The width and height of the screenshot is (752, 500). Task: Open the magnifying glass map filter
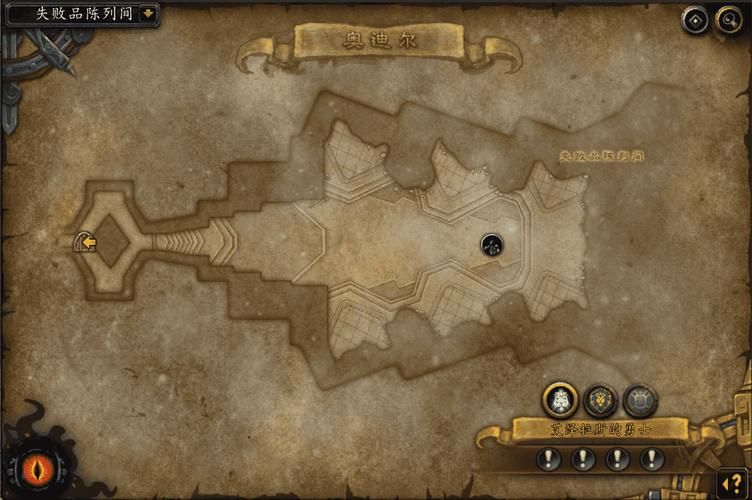click(x=726, y=19)
